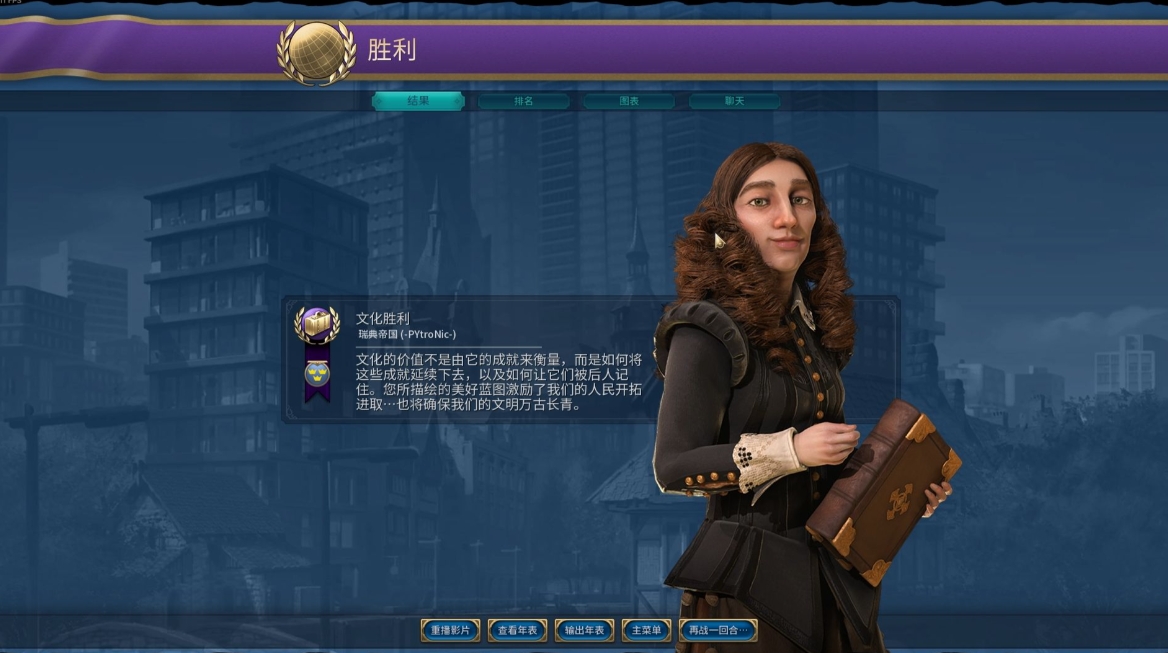
Task: Export the timeline with 输出年表
Action: 585,630
